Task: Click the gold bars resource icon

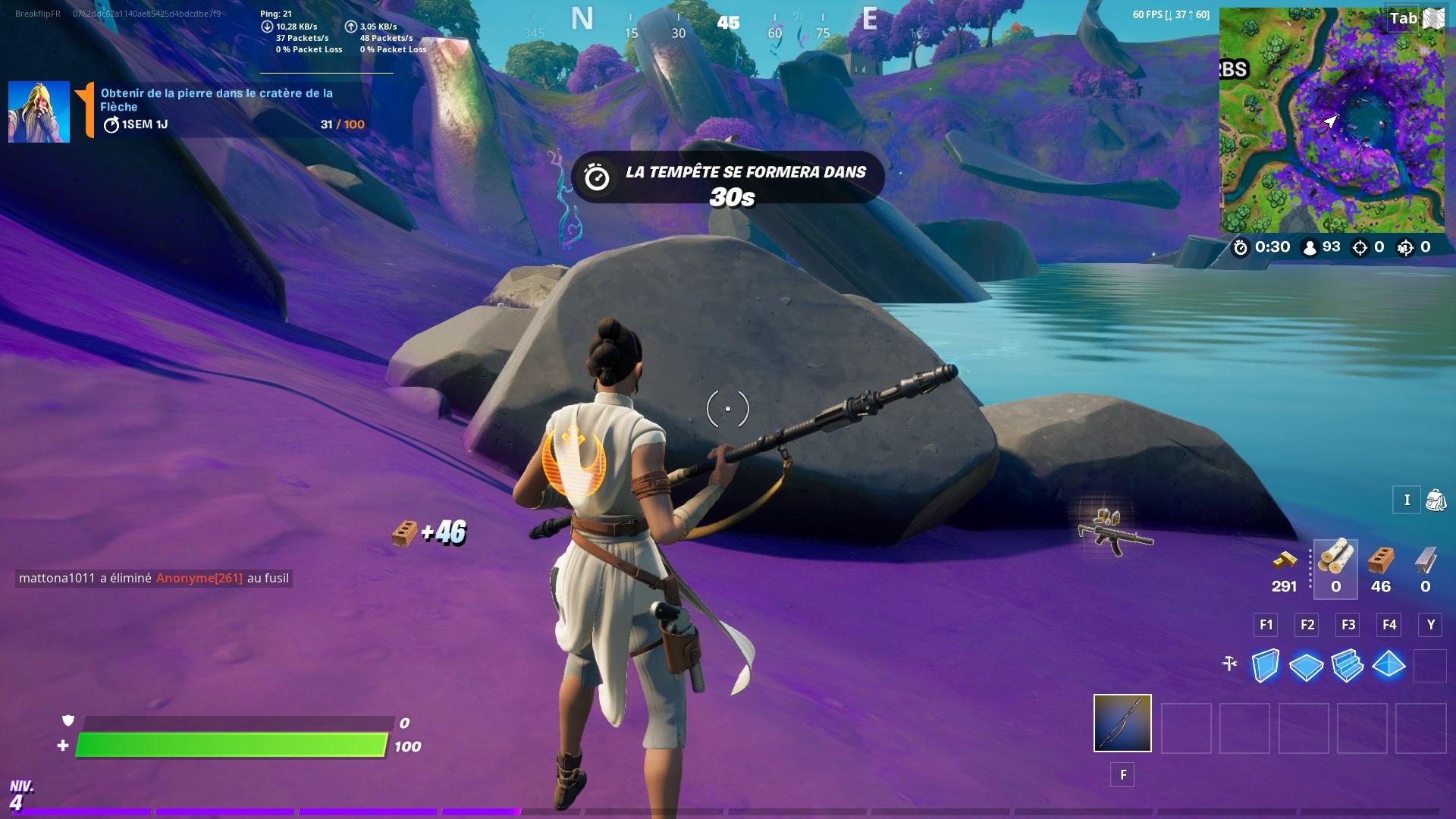Action: pos(1285,561)
